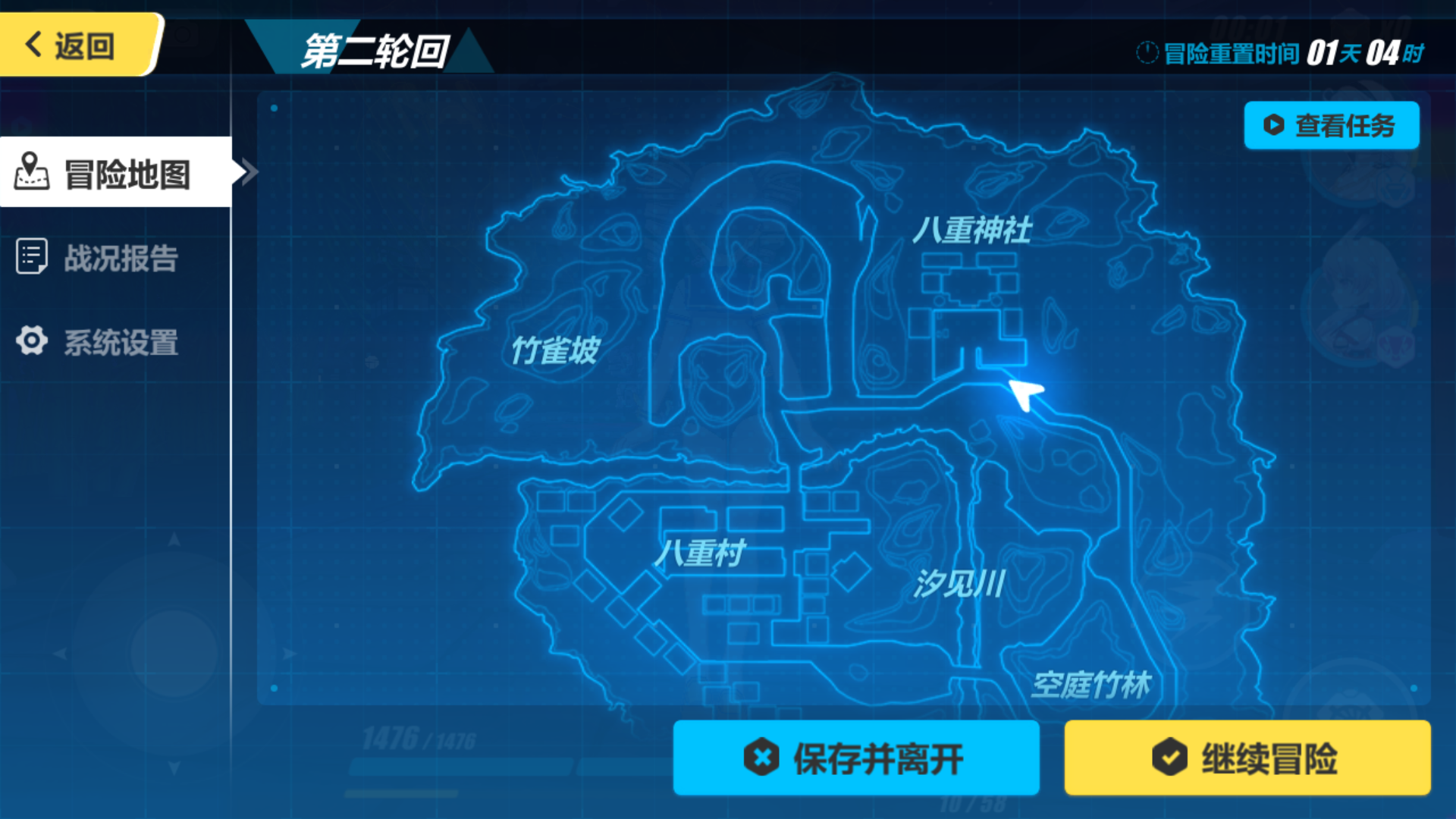The width and height of the screenshot is (1456, 819).
Task: Click the play icon inside 查看任务 button
Action: tap(1273, 125)
